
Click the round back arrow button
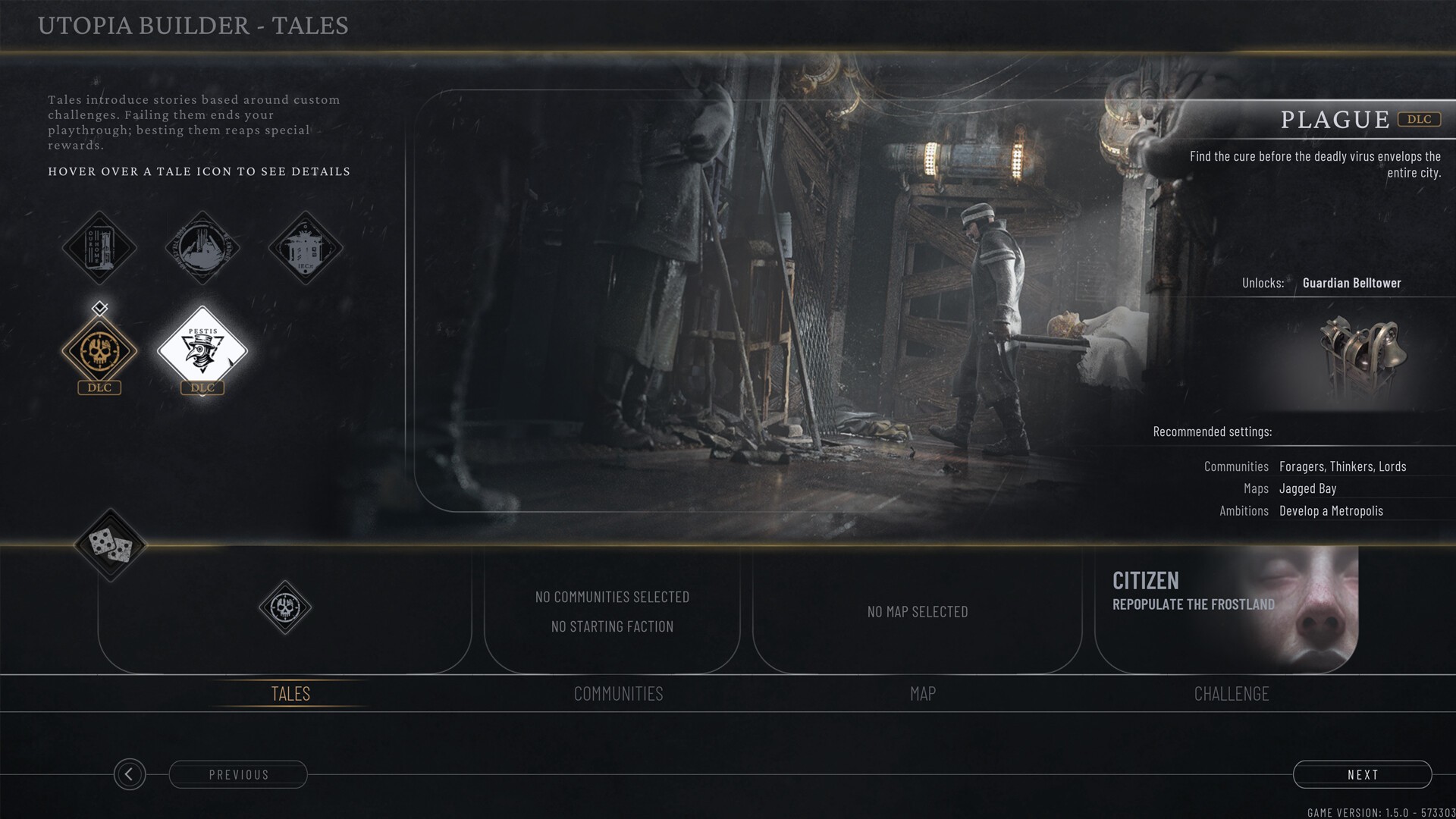point(130,774)
